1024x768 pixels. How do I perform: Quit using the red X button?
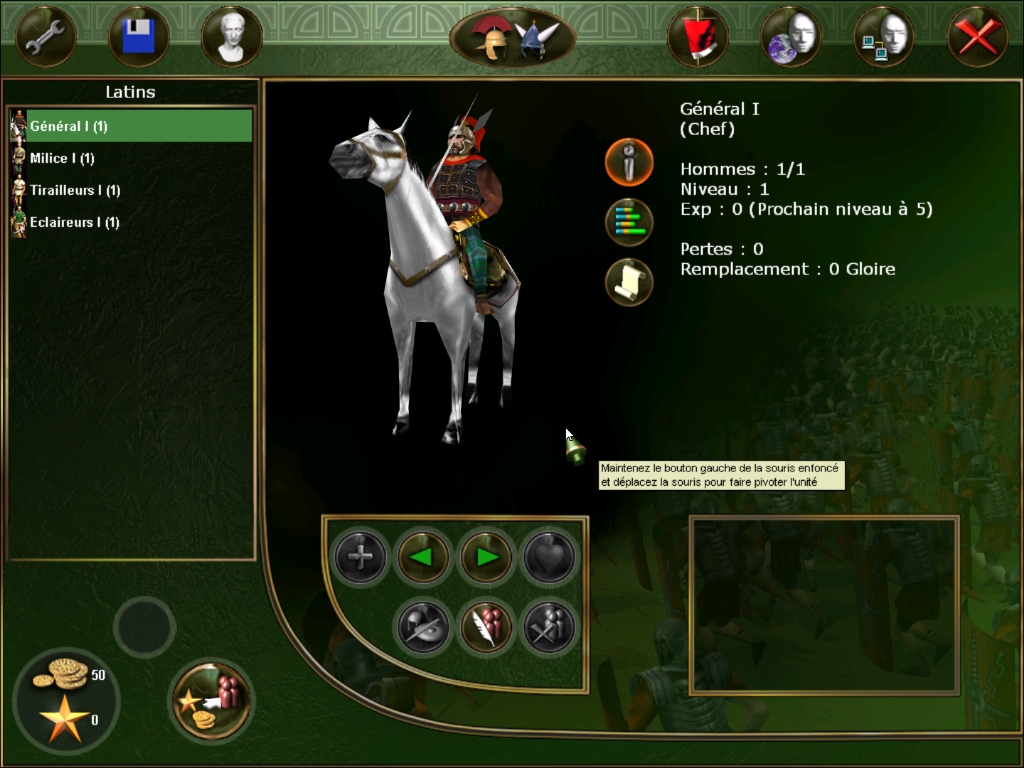pos(976,37)
